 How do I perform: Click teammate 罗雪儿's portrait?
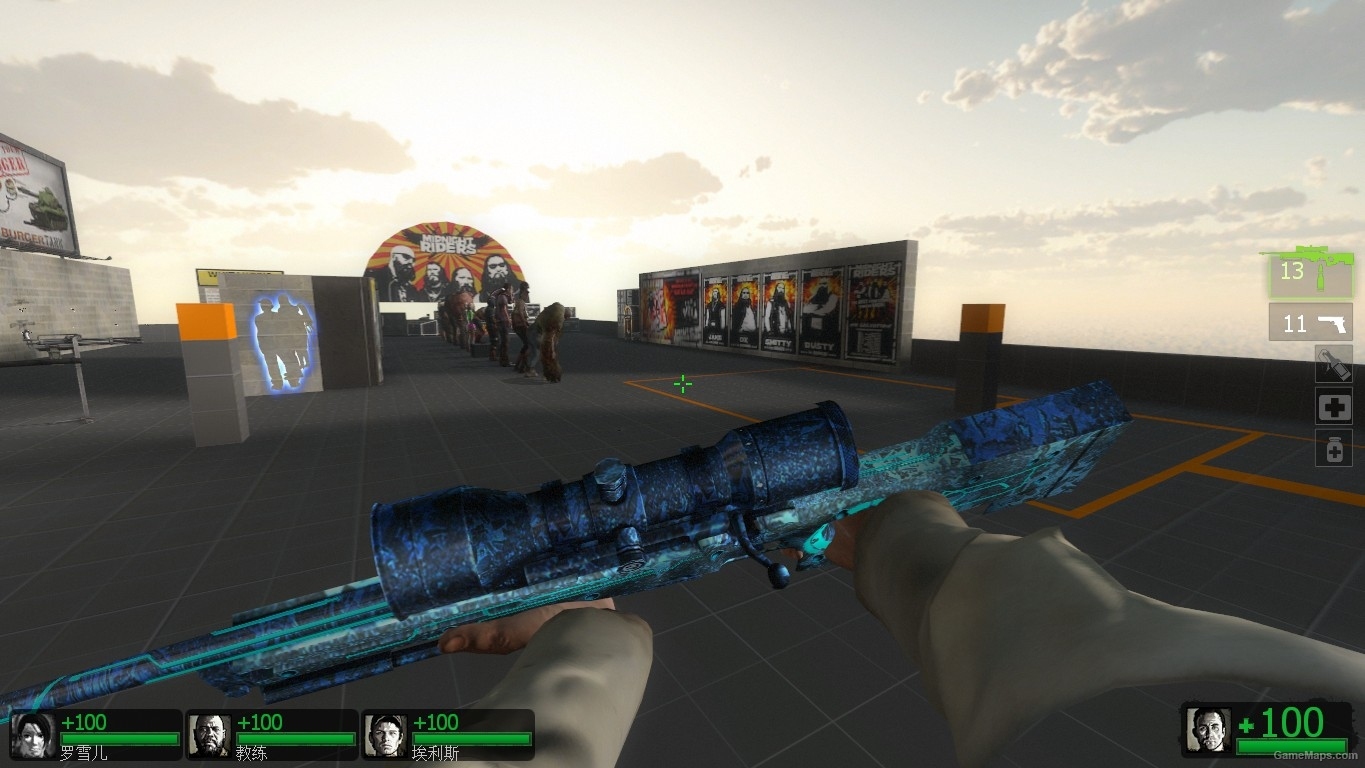[x=31, y=733]
